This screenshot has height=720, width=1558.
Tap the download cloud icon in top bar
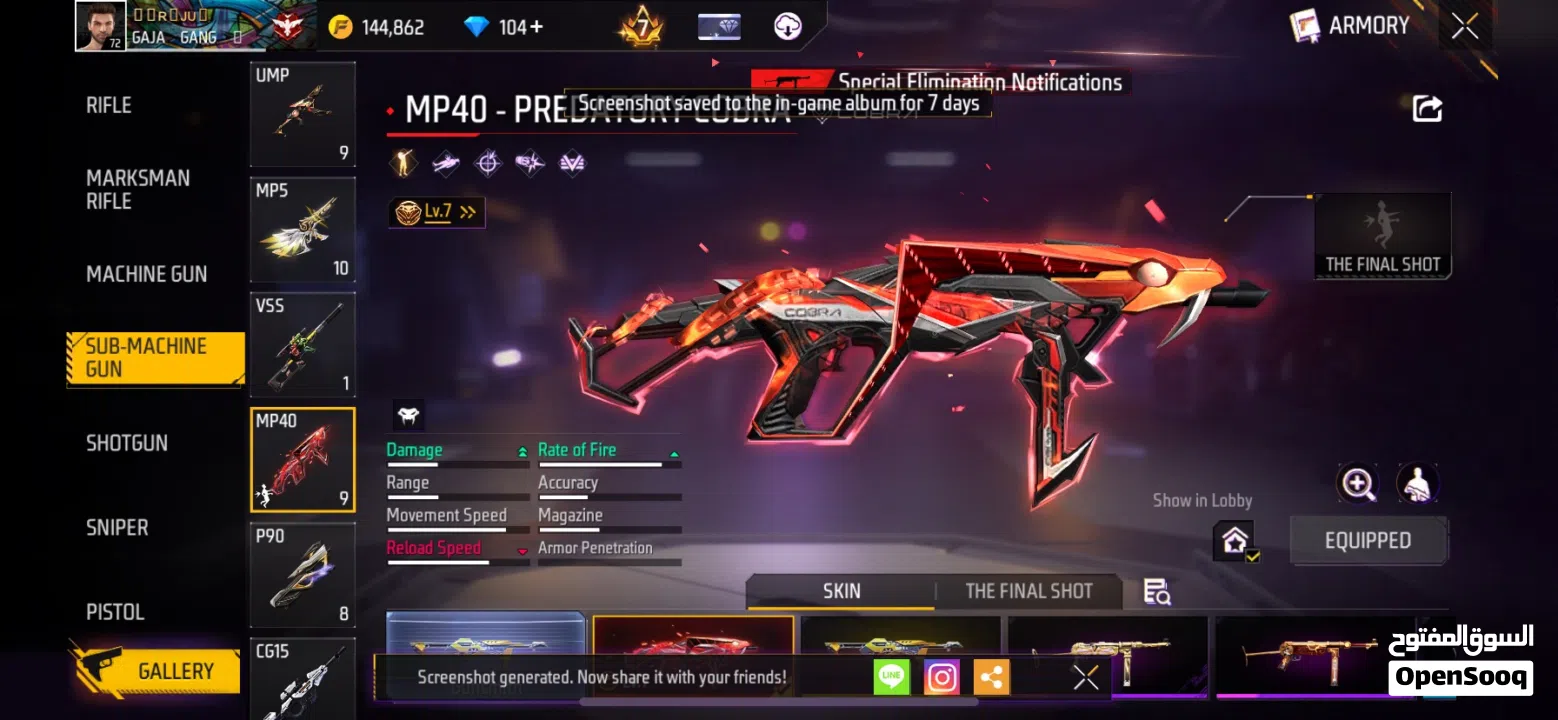click(x=789, y=27)
